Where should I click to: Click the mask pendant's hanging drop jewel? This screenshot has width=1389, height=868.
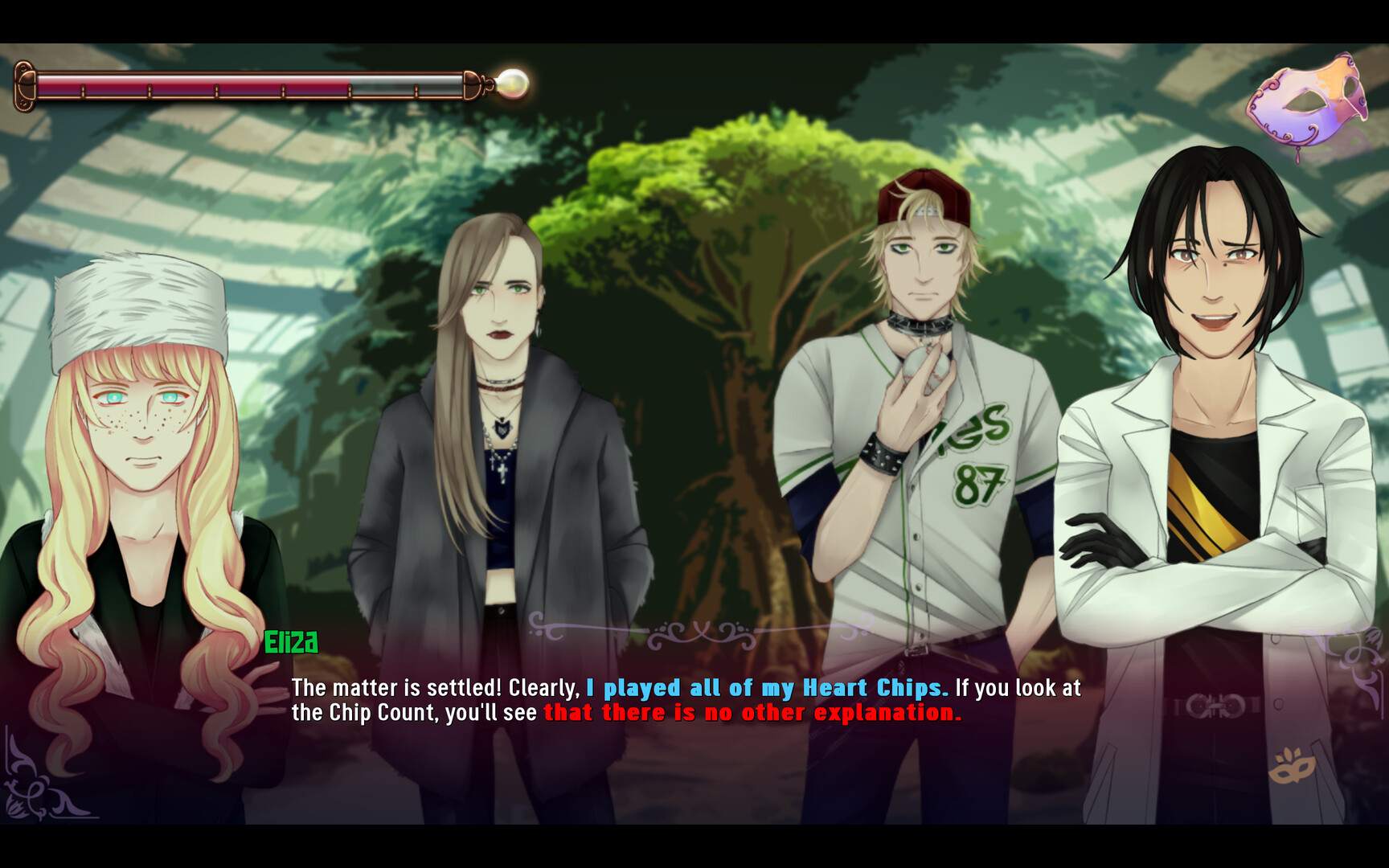click(1298, 157)
